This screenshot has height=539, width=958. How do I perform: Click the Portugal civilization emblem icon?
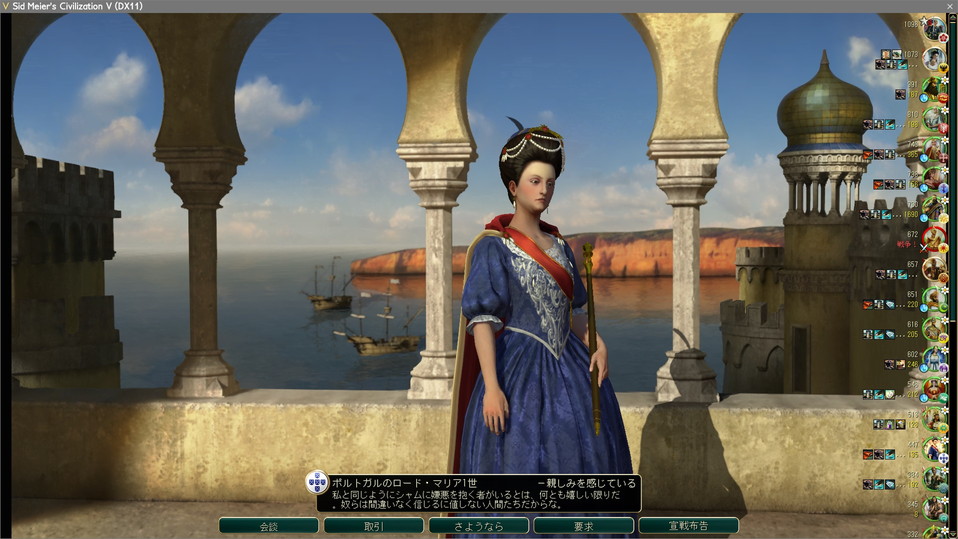coord(317,482)
